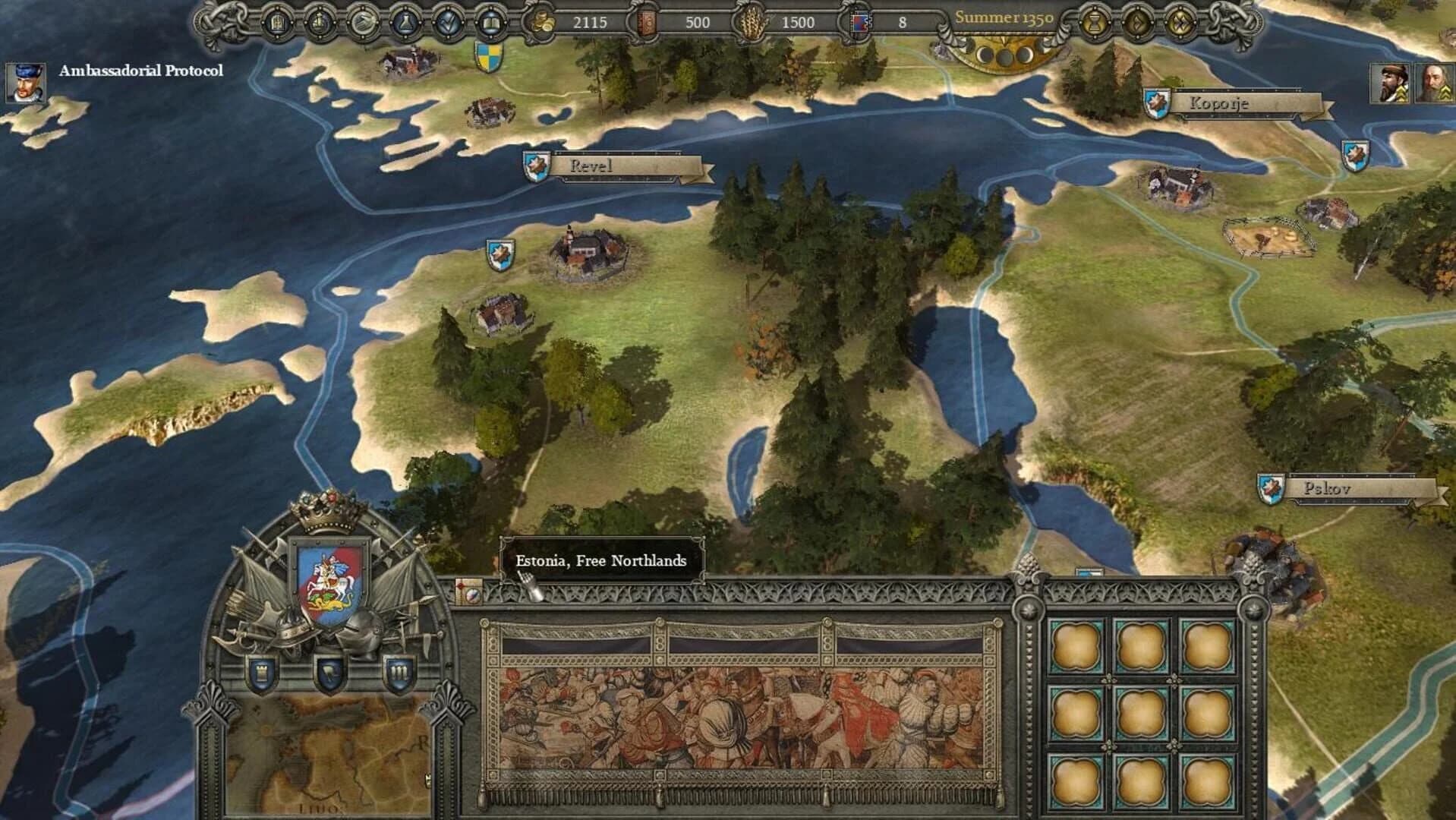Select the double-arrow fast forward icon
The width and height of the screenshot is (1456, 820).
[1181, 23]
